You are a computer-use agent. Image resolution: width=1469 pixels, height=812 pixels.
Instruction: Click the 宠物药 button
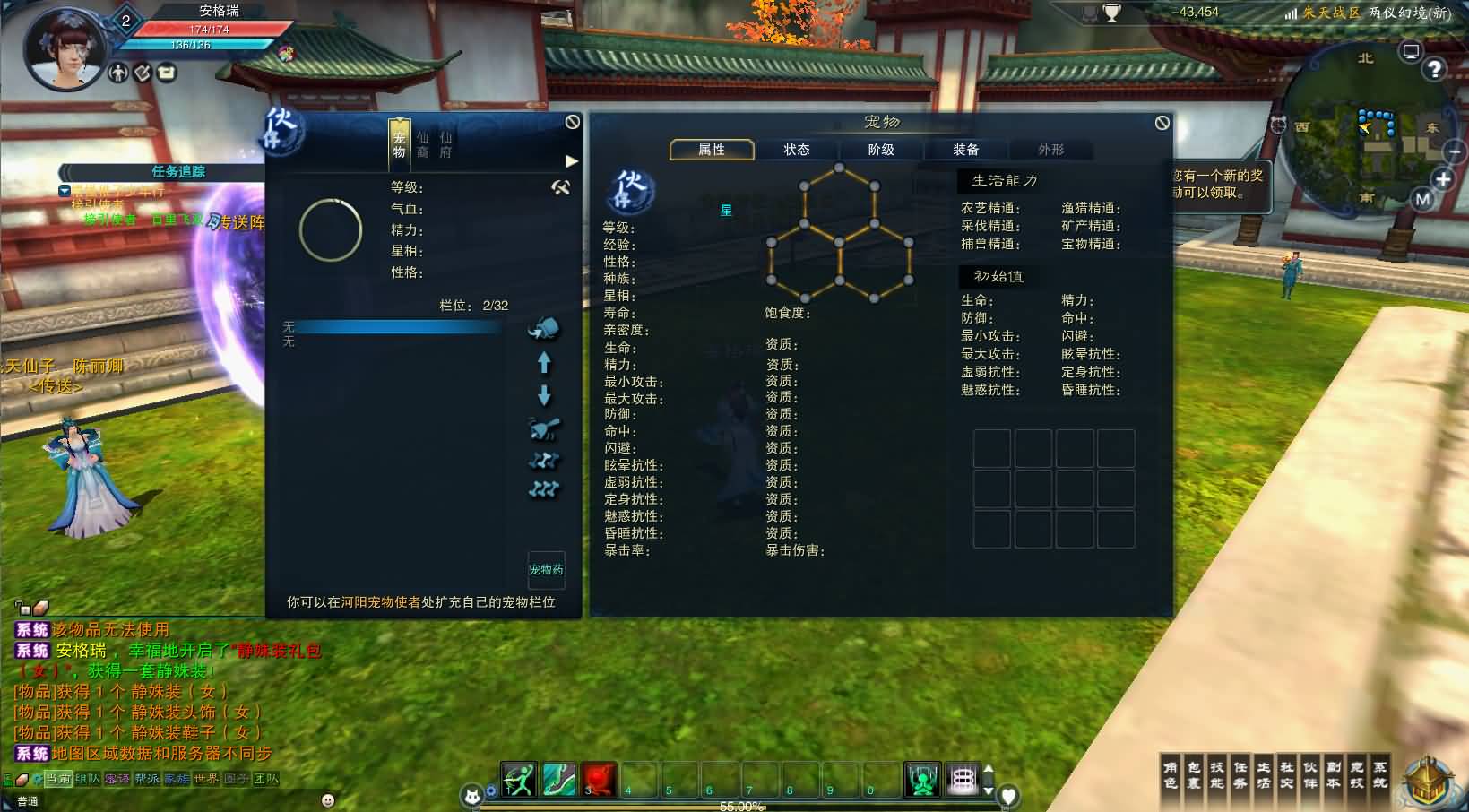(x=546, y=569)
